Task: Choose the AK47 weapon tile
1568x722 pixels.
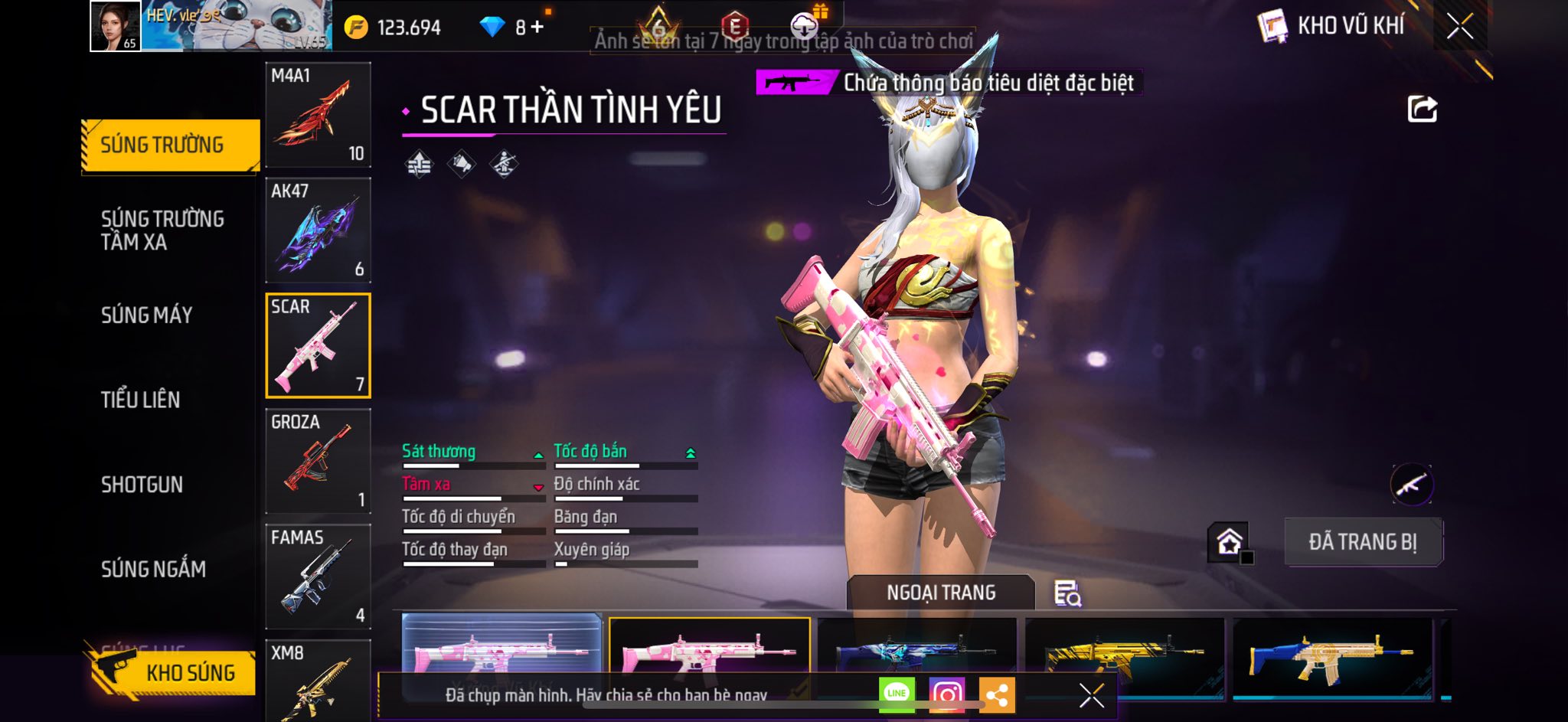Action: [318, 230]
